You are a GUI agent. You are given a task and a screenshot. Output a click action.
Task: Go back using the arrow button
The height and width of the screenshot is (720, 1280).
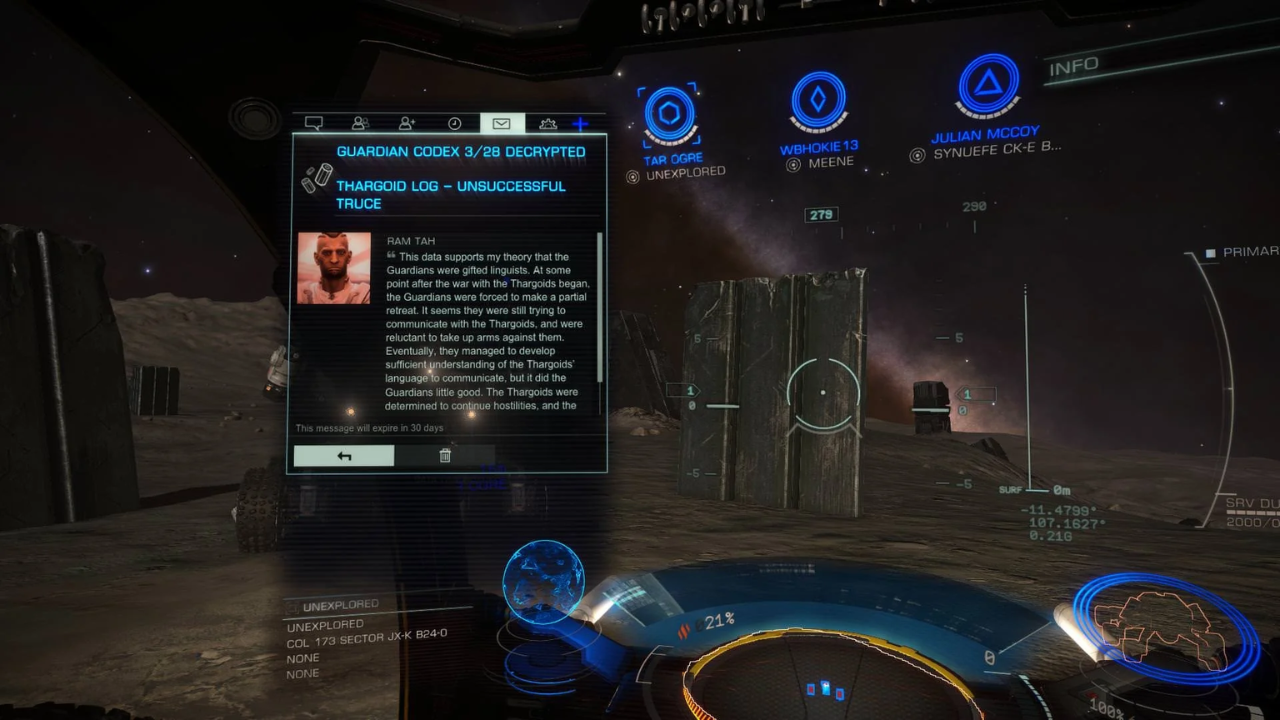pyautogui.click(x=344, y=456)
